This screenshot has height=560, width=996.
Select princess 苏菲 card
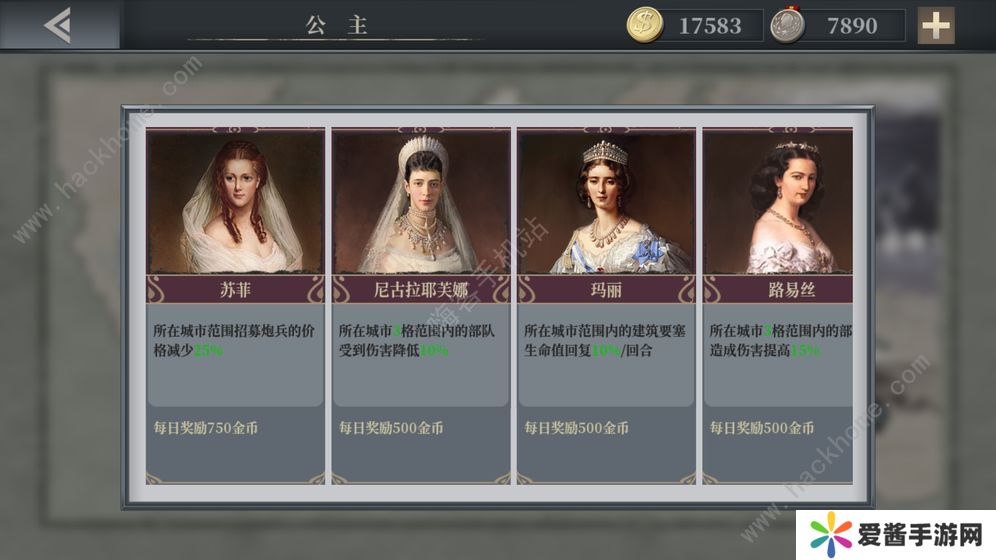pyautogui.click(x=235, y=300)
